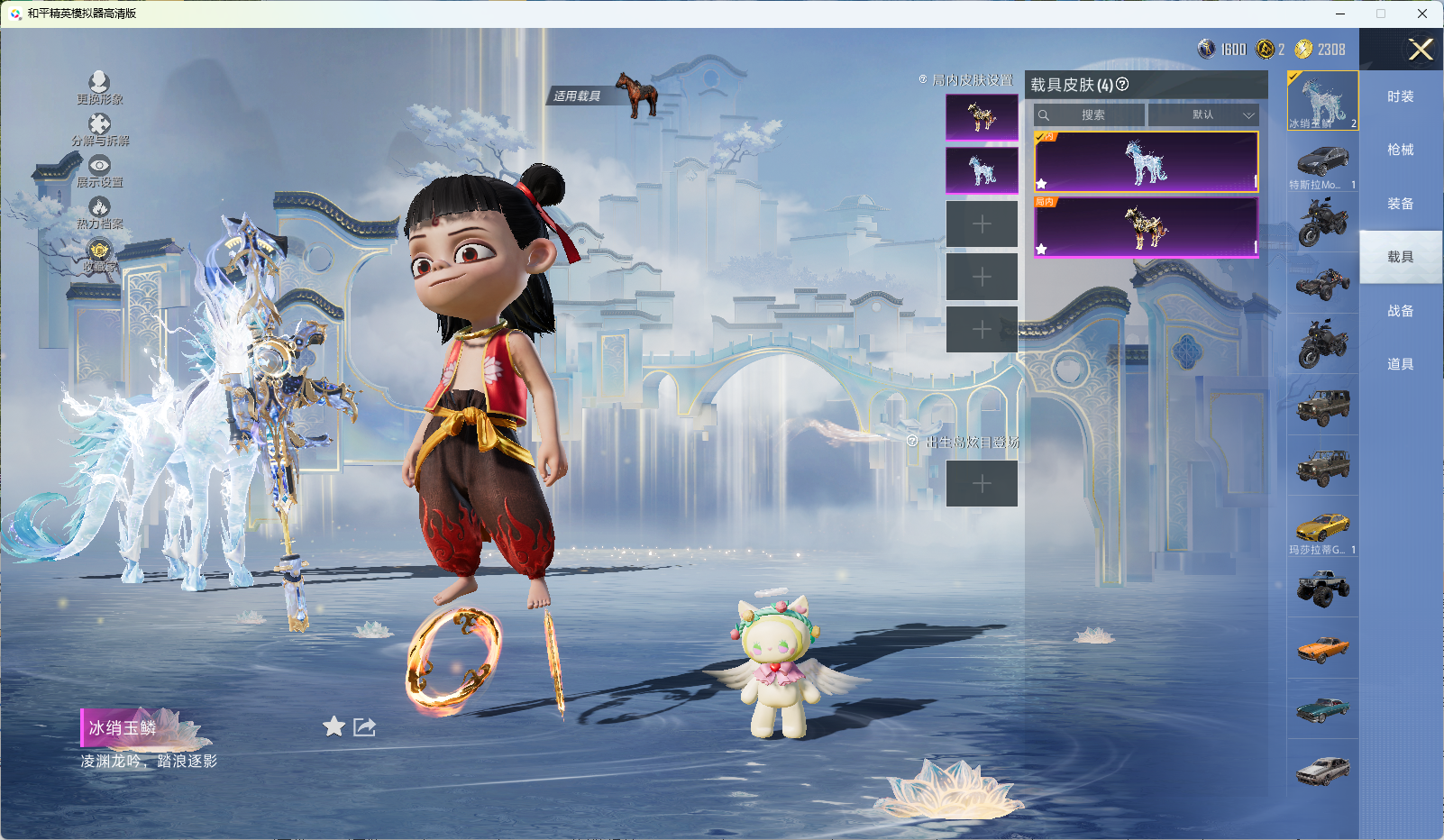Open the 枪械 category tab

pos(1400,150)
